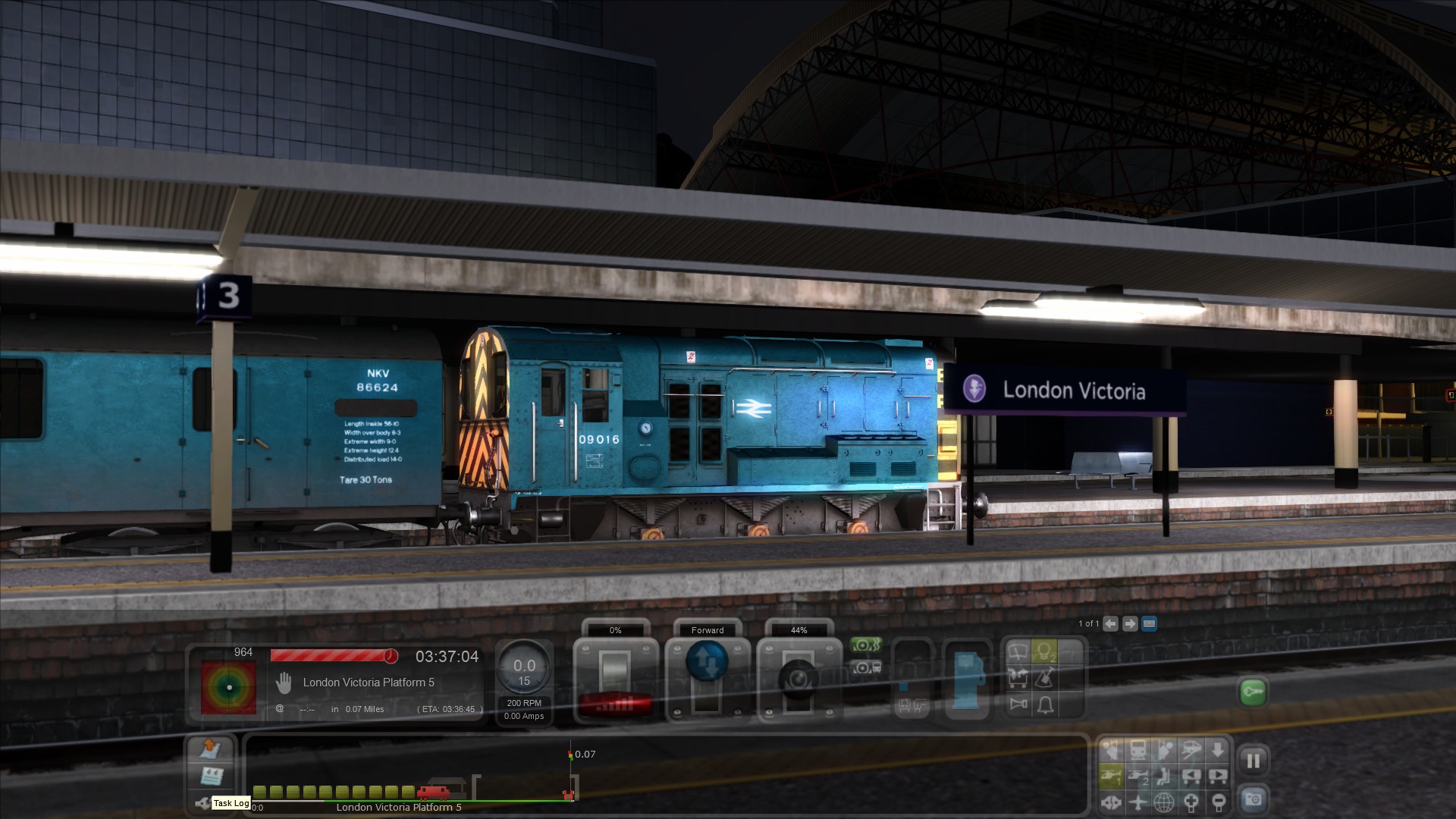Sound the horn

[1018, 704]
